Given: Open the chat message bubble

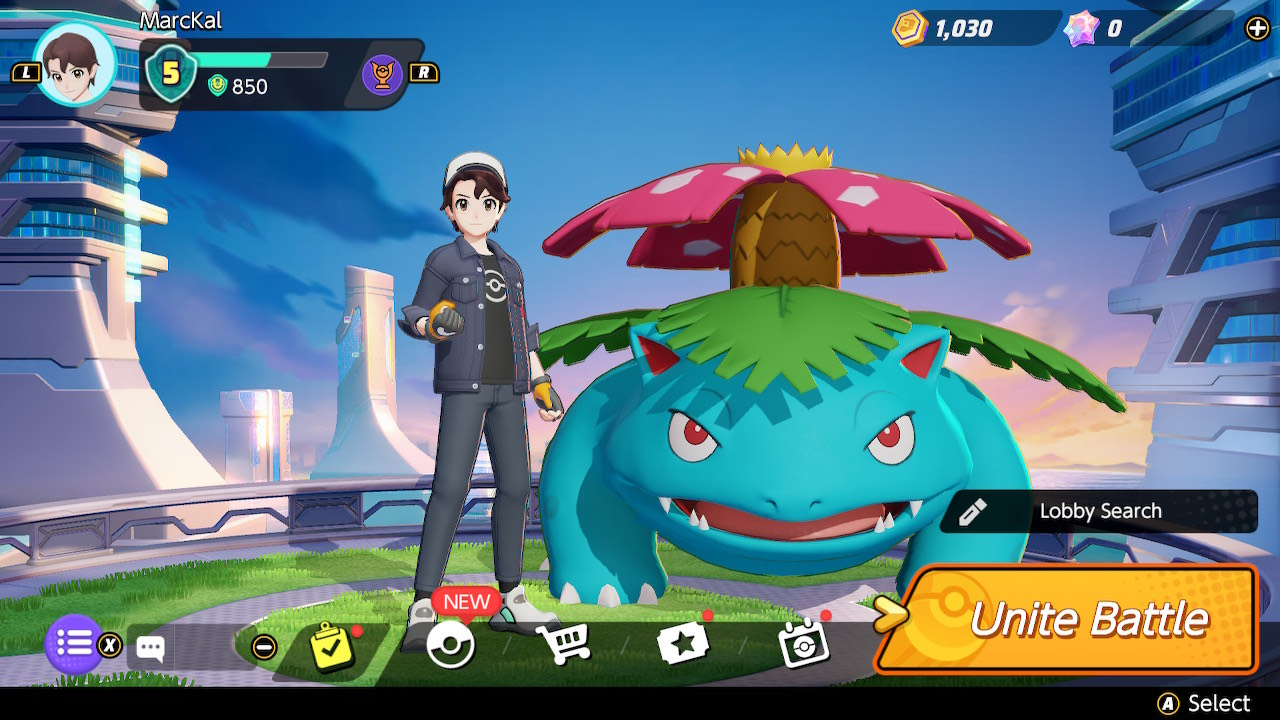Looking at the screenshot, I should coord(152,646).
